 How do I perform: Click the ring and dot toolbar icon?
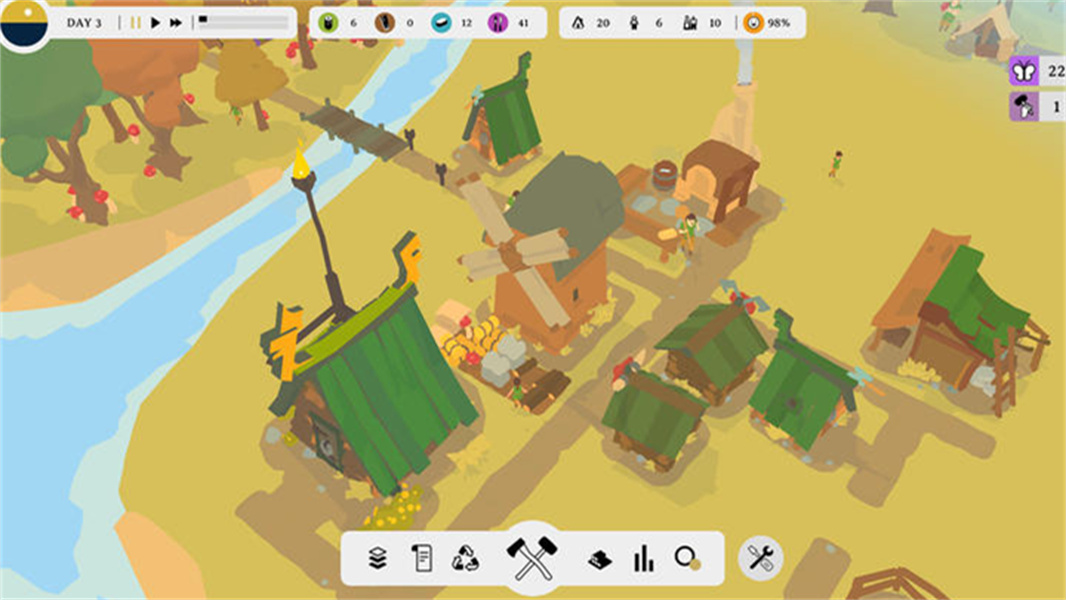687,558
